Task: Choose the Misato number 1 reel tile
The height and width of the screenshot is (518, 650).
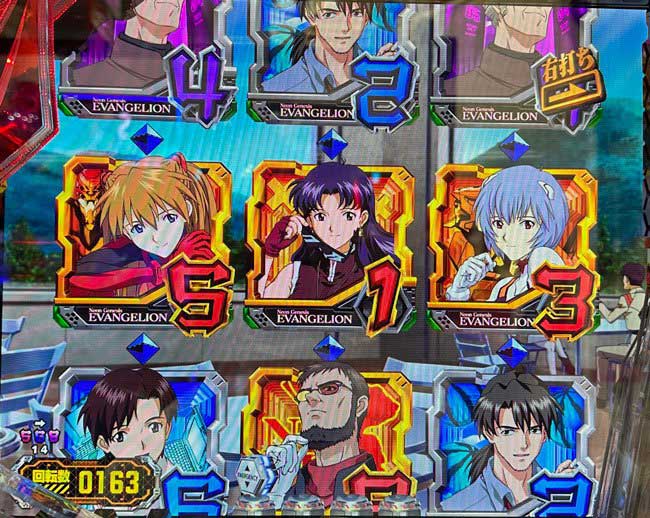Action: [x=327, y=245]
